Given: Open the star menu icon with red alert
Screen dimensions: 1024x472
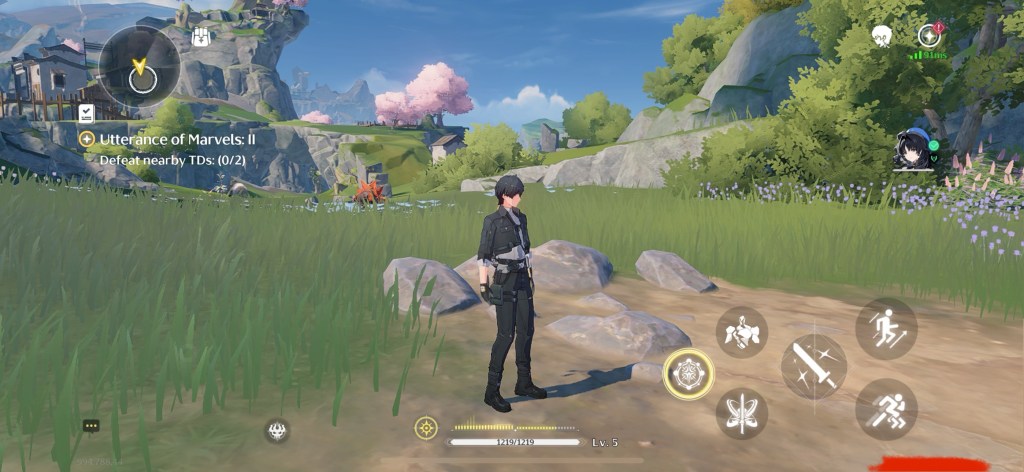Looking at the screenshot, I should coord(930,36).
